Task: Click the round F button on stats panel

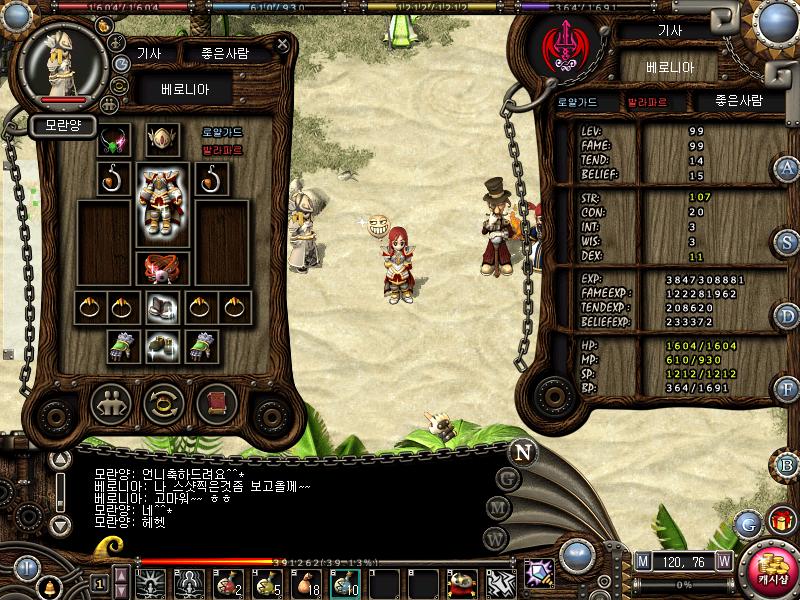Action: point(787,390)
